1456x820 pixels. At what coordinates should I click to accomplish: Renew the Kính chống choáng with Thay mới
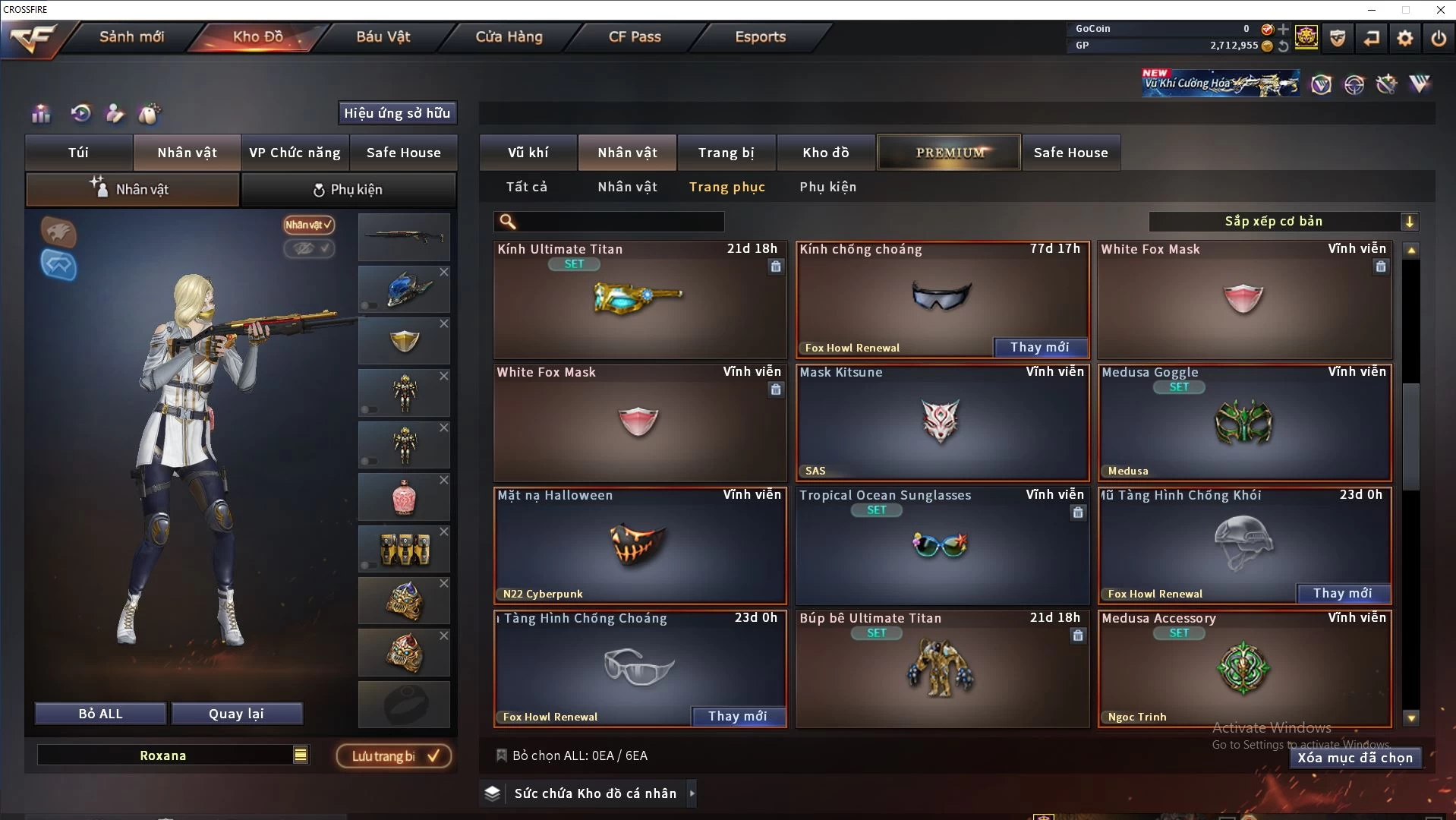point(1040,347)
